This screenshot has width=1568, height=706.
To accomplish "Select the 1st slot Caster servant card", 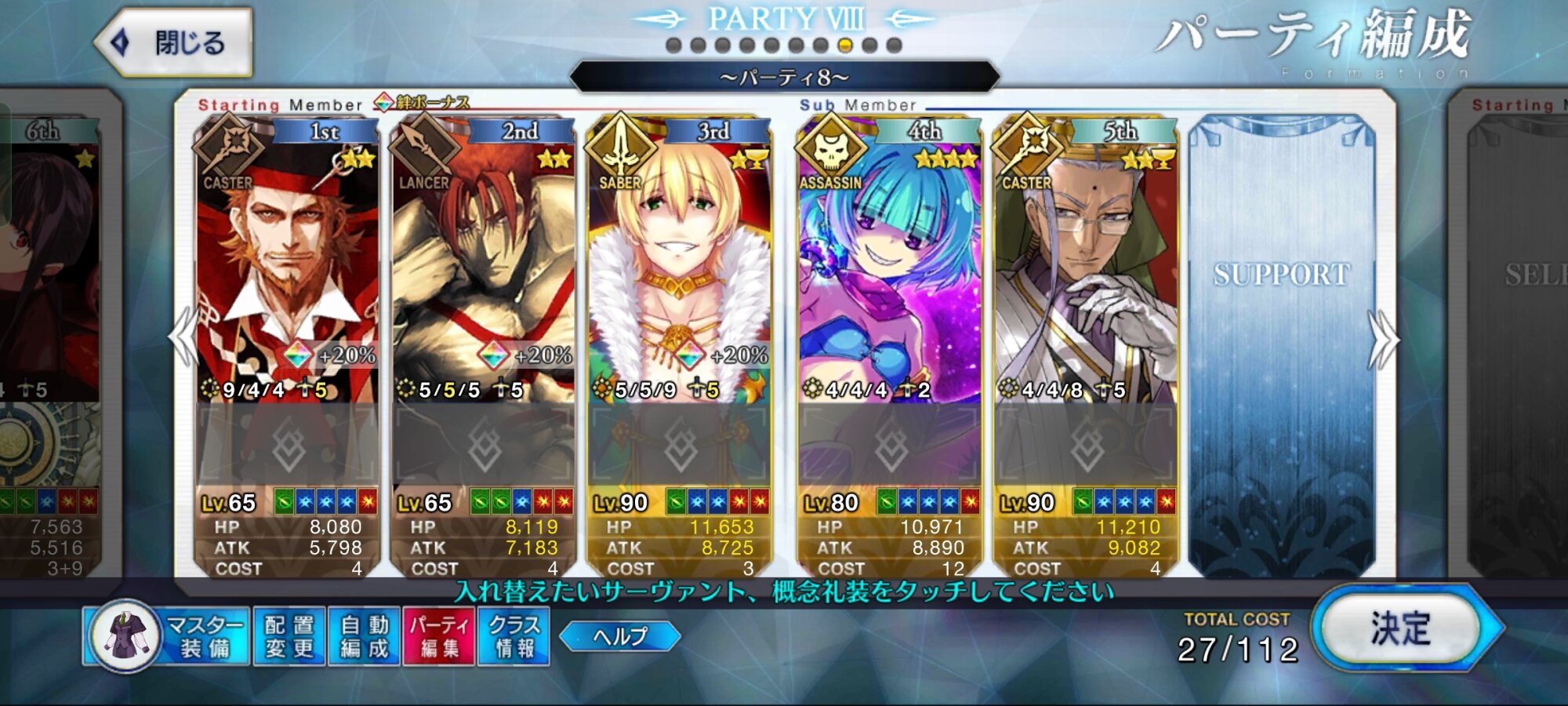I will [x=287, y=267].
